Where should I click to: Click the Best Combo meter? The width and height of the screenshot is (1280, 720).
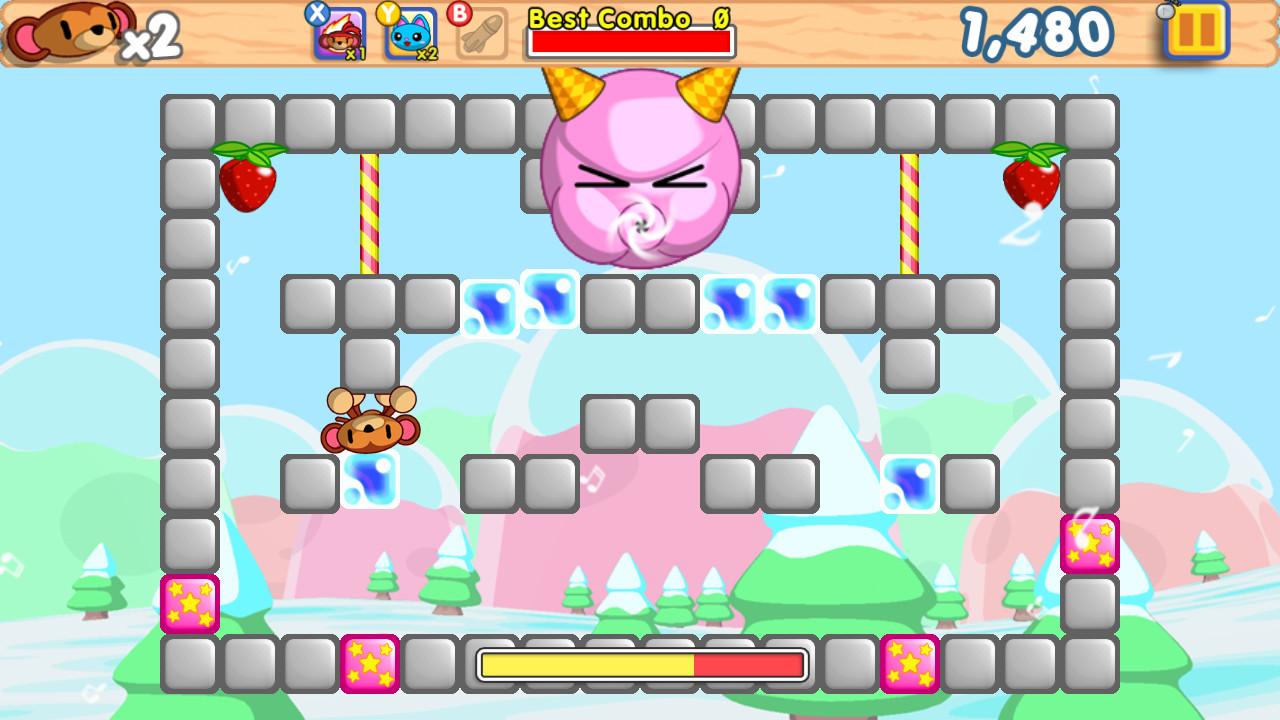pyautogui.click(x=629, y=42)
